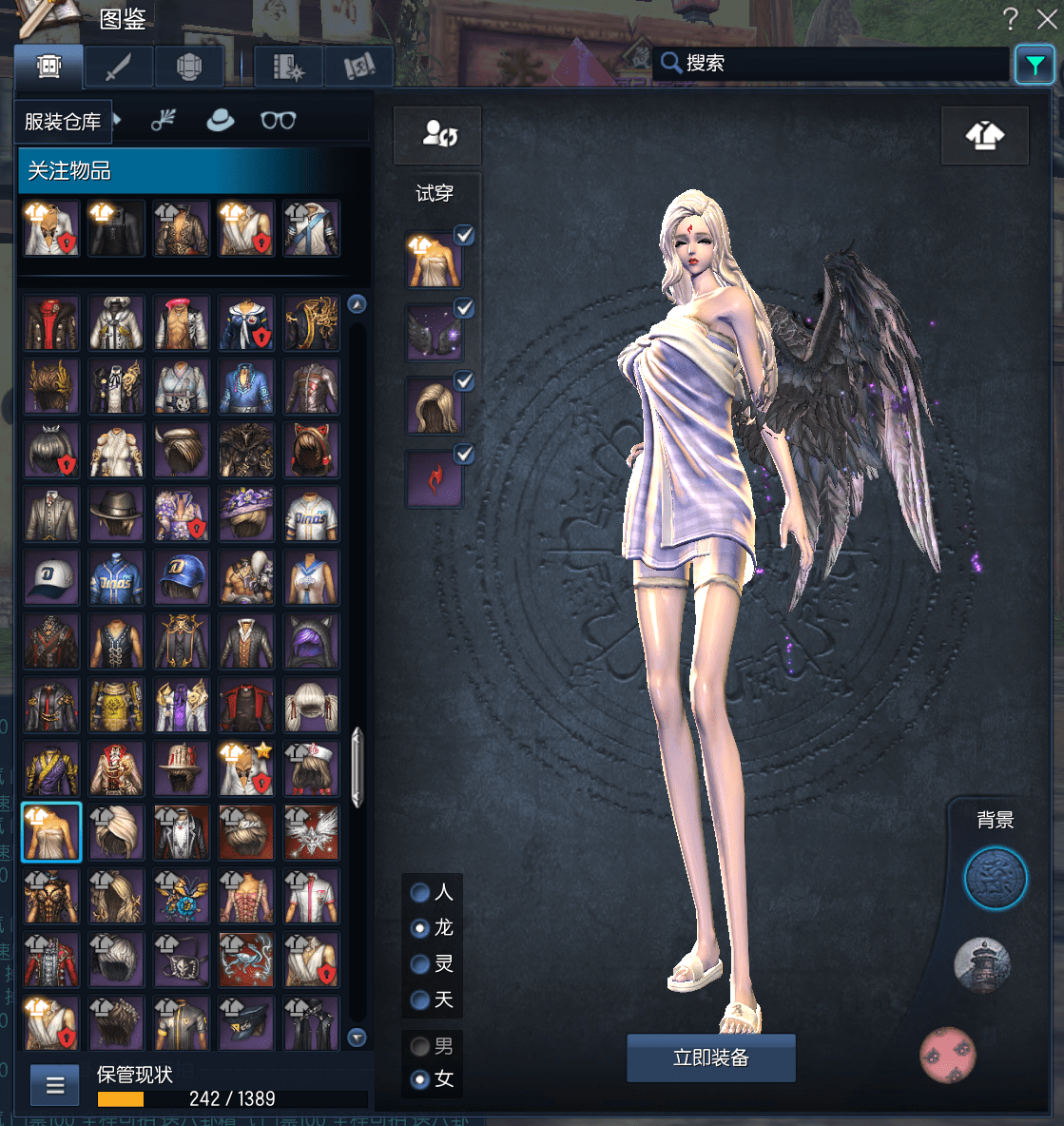Select the 男 gender option
1064x1126 pixels.
[419, 1046]
